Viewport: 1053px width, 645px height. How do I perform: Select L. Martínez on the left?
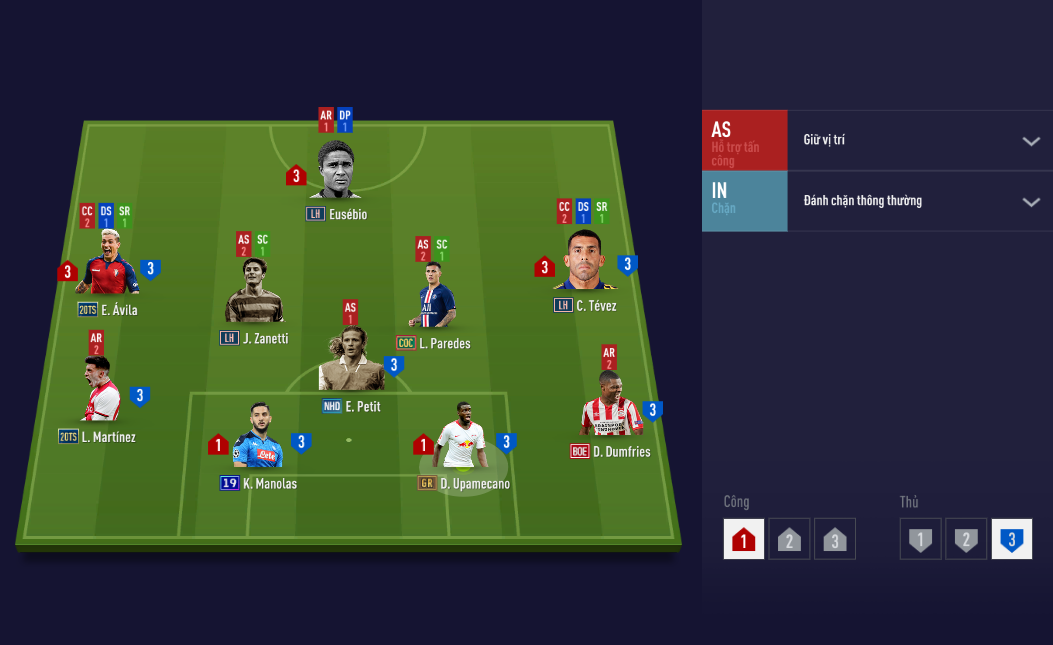pyautogui.click(x=101, y=391)
